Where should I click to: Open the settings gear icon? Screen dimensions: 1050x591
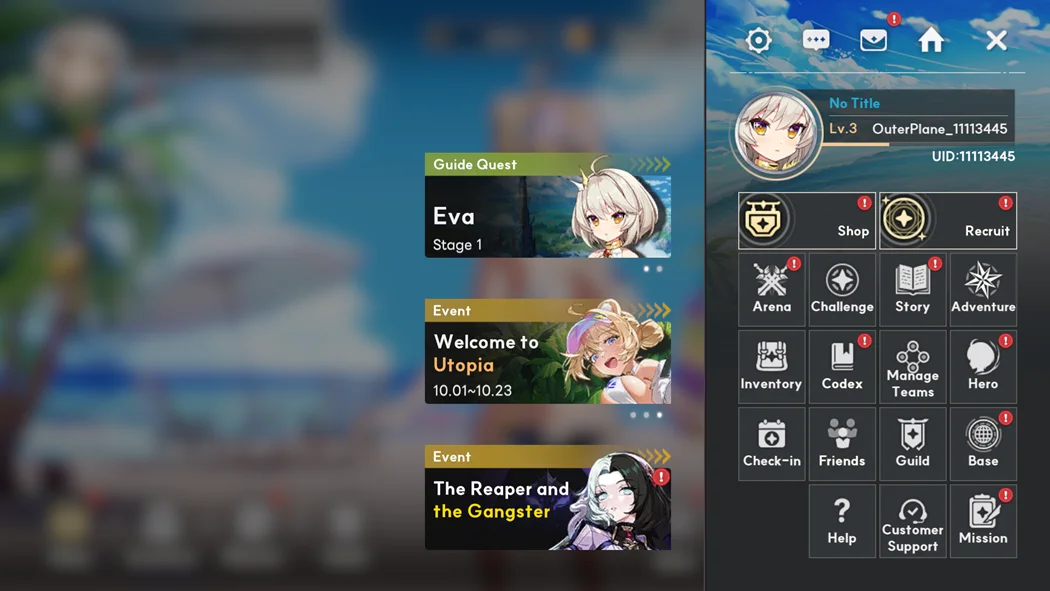[x=759, y=40]
